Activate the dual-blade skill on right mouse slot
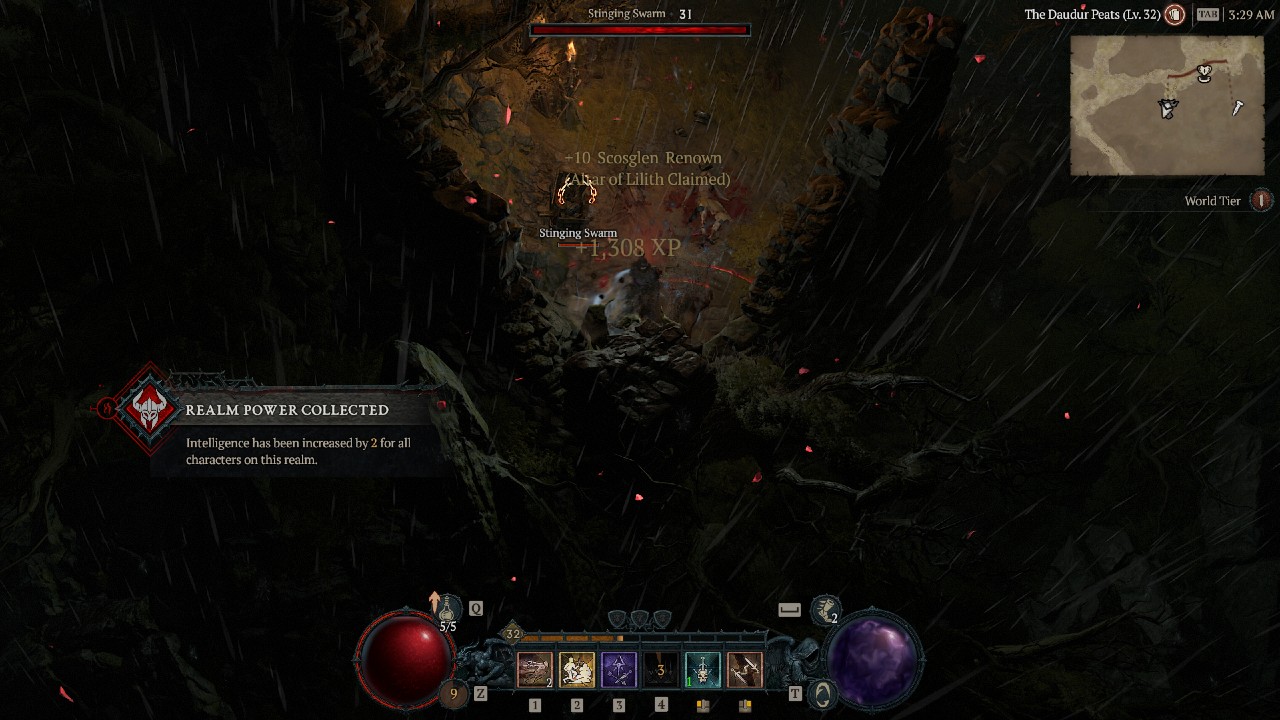Screen dimensions: 1280x720 pyautogui.click(x=744, y=670)
